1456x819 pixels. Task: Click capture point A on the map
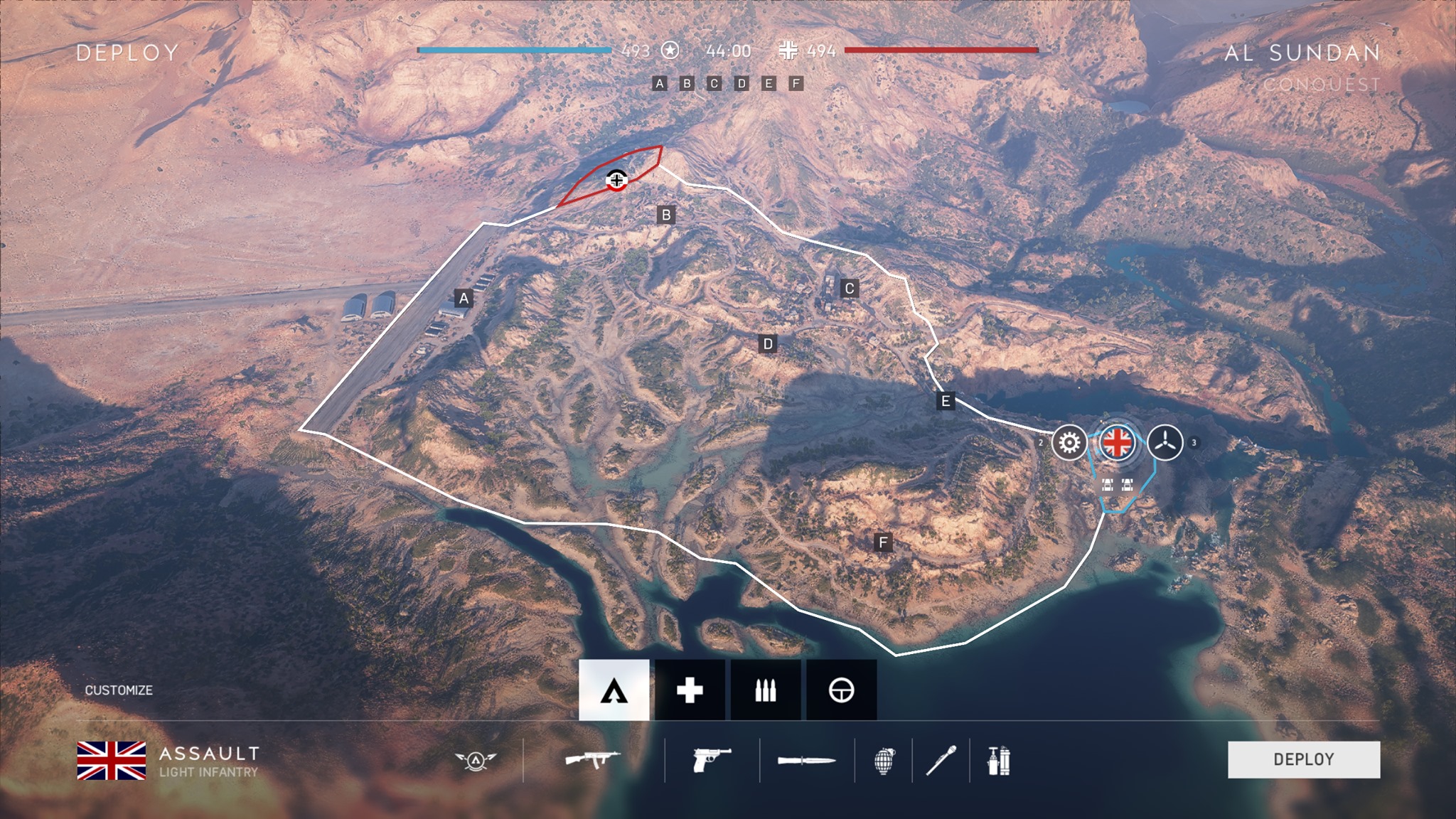point(464,298)
